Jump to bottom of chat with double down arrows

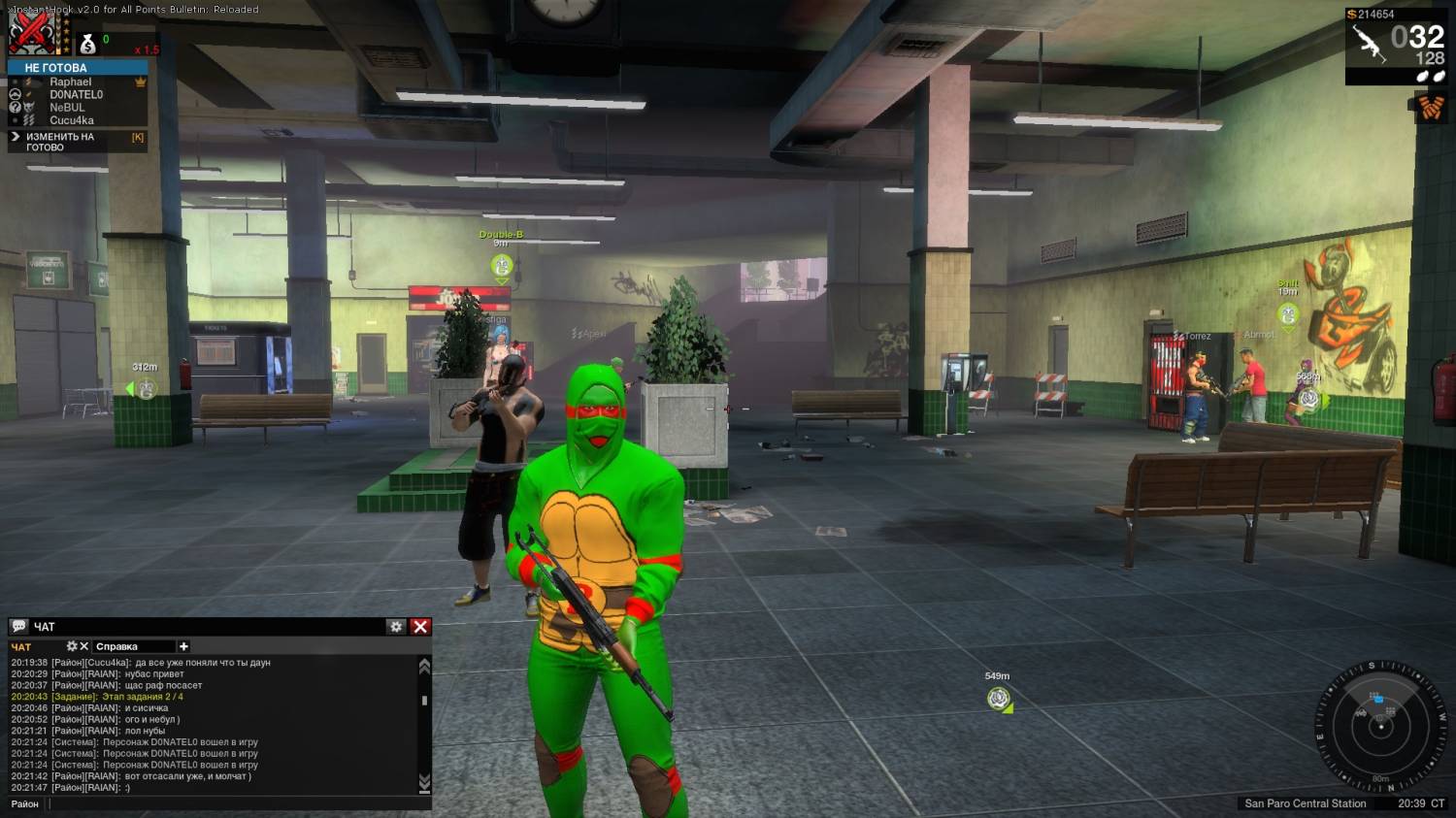tap(424, 782)
